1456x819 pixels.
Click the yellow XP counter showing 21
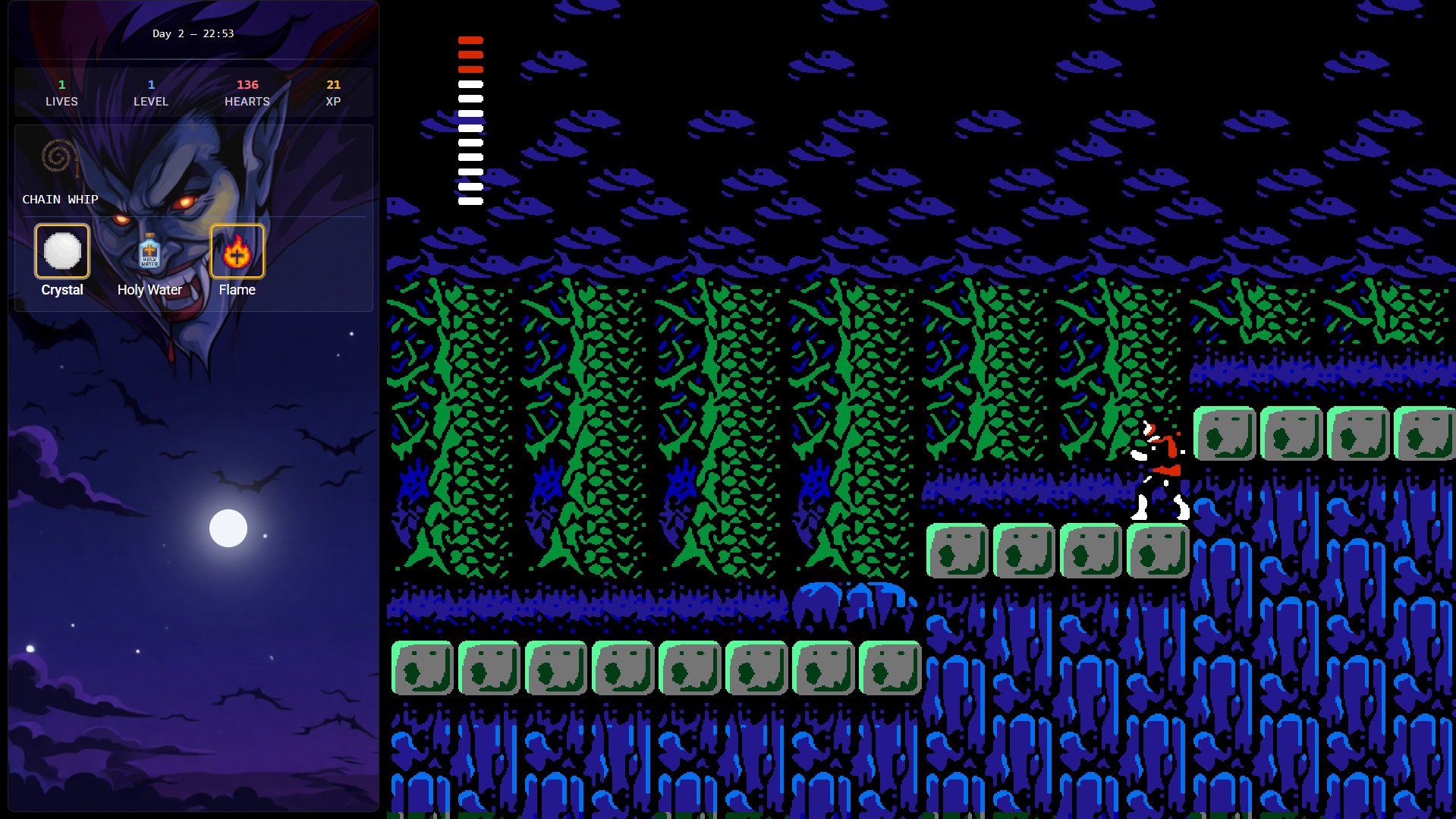click(x=333, y=92)
